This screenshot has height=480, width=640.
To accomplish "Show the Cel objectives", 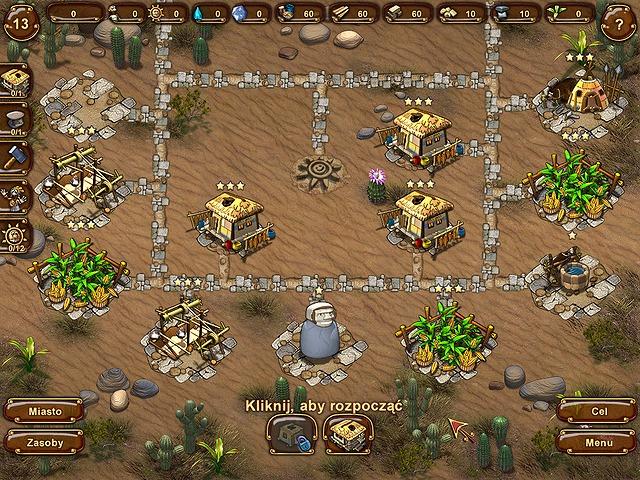I will (597, 411).
